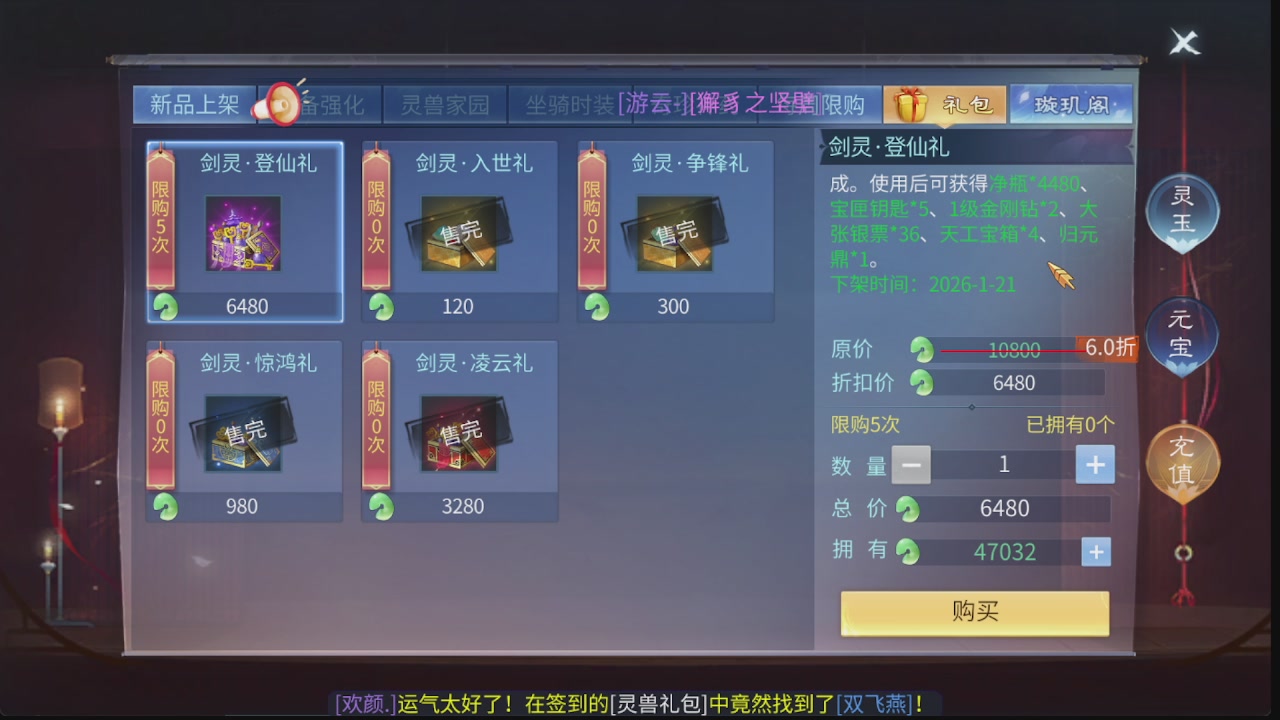
Task: Click the jade icon beside 剑灵·登仙礼 price 6480
Action: click(165, 308)
